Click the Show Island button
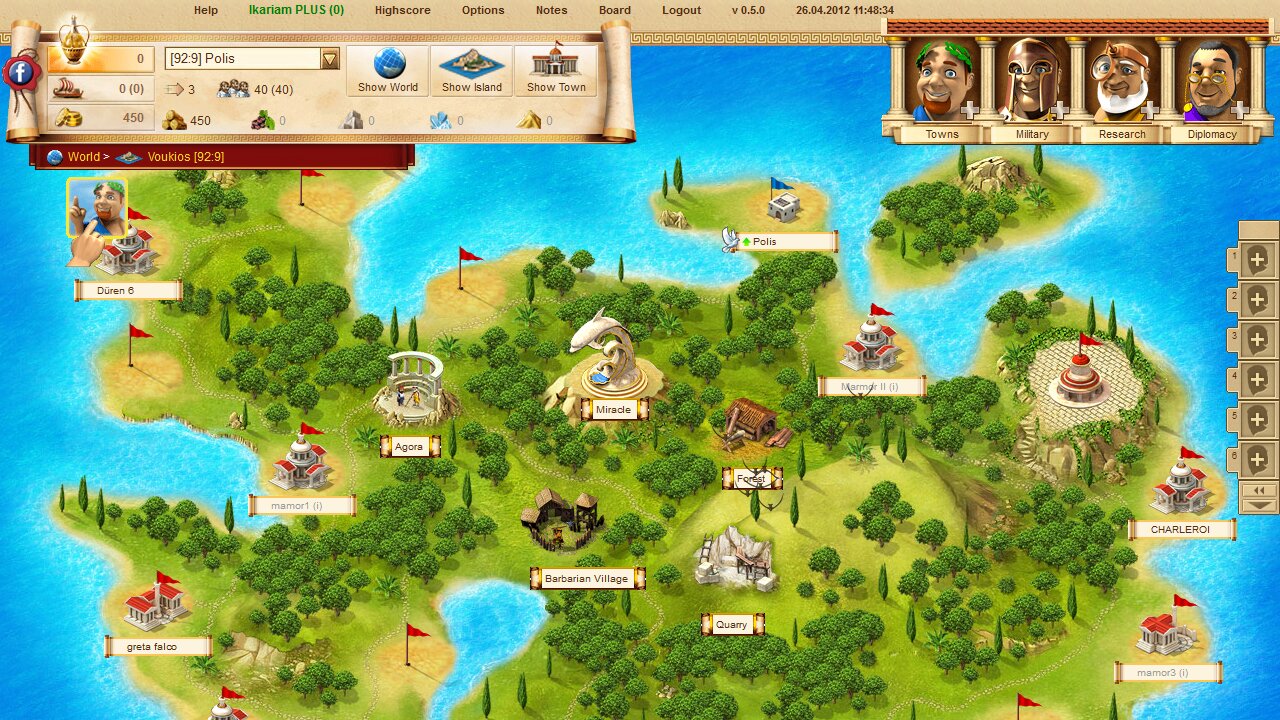The width and height of the screenshot is (1280, 720). coord(472,70)
